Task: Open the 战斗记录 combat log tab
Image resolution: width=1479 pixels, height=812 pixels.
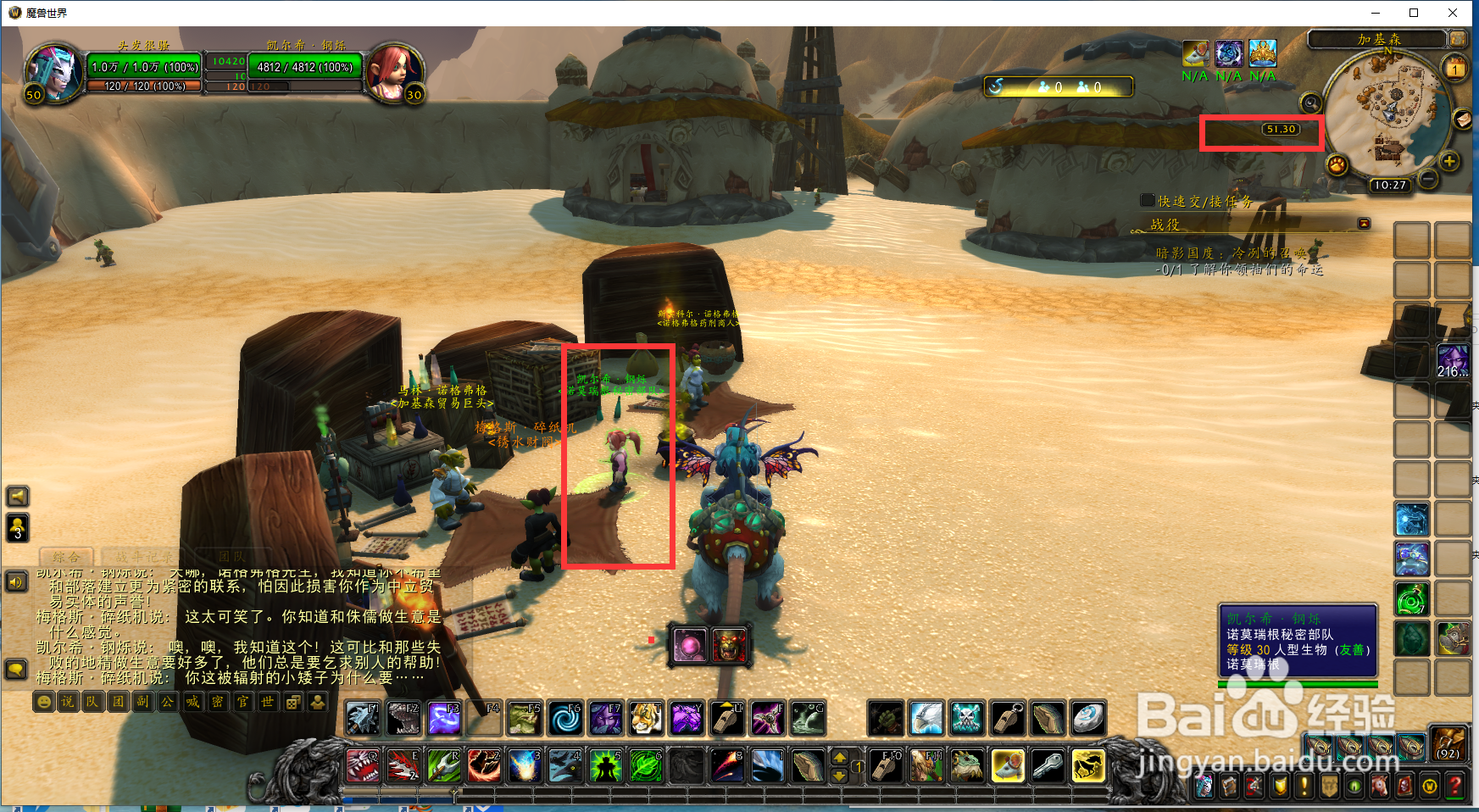Action: click(x=143, y=557)
